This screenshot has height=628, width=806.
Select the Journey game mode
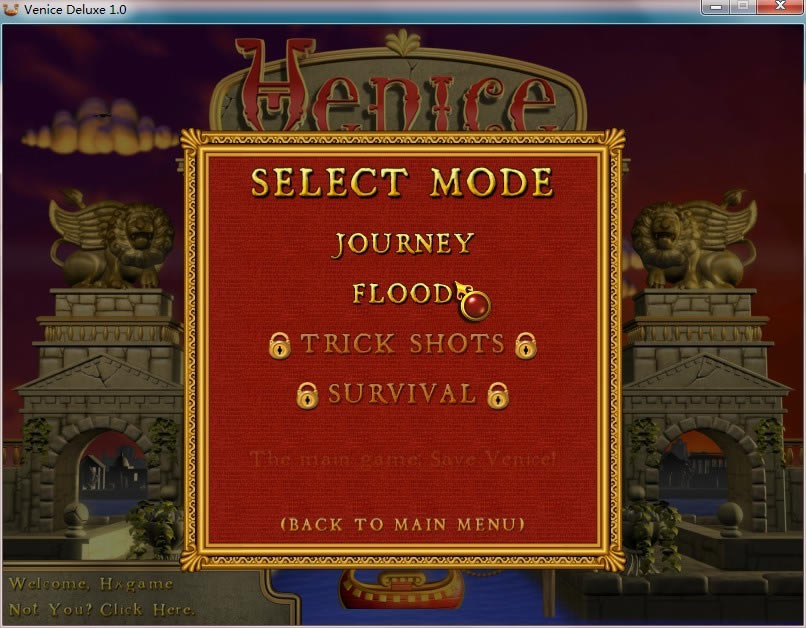(x=403, y=244)
